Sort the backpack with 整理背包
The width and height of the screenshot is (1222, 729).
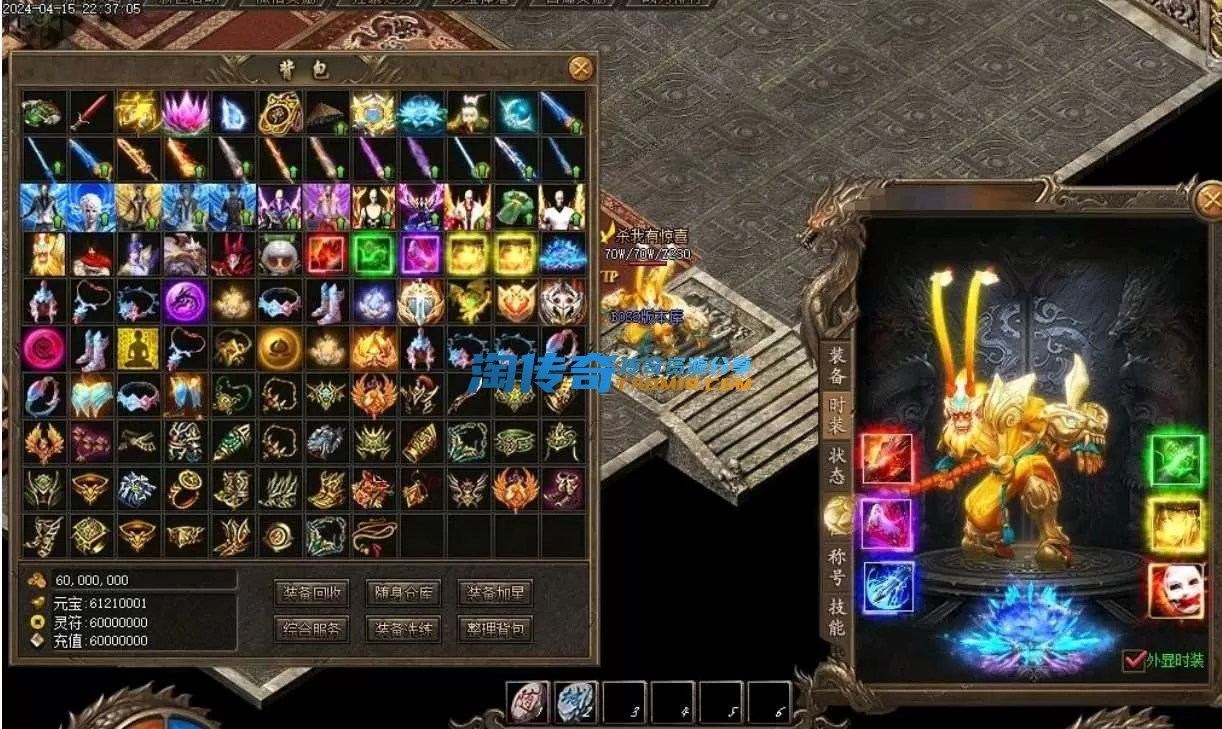(494, 629)
